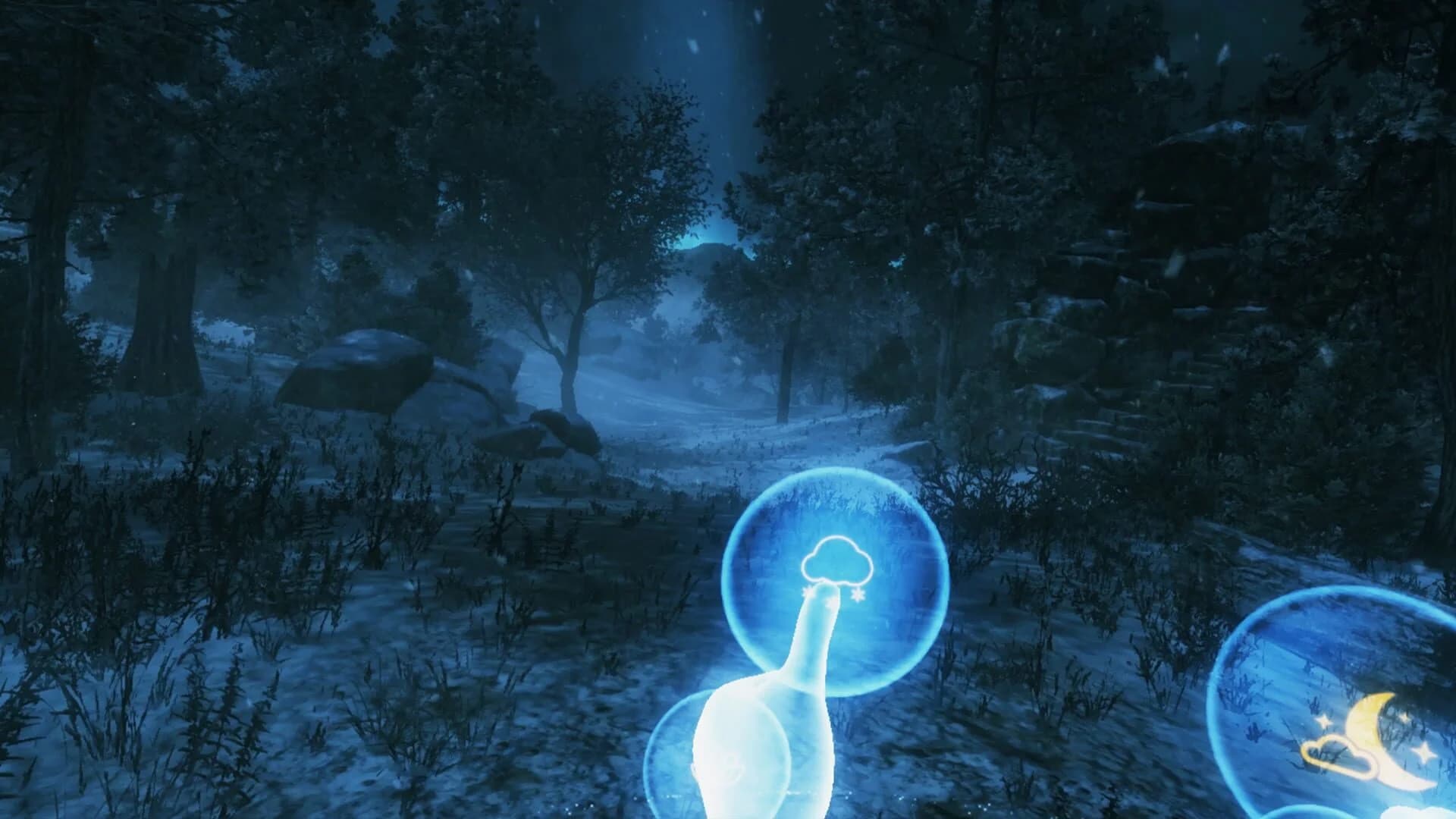
Task: Click the rocky cliff on the right side
Action: click(x=1137, y=303)
